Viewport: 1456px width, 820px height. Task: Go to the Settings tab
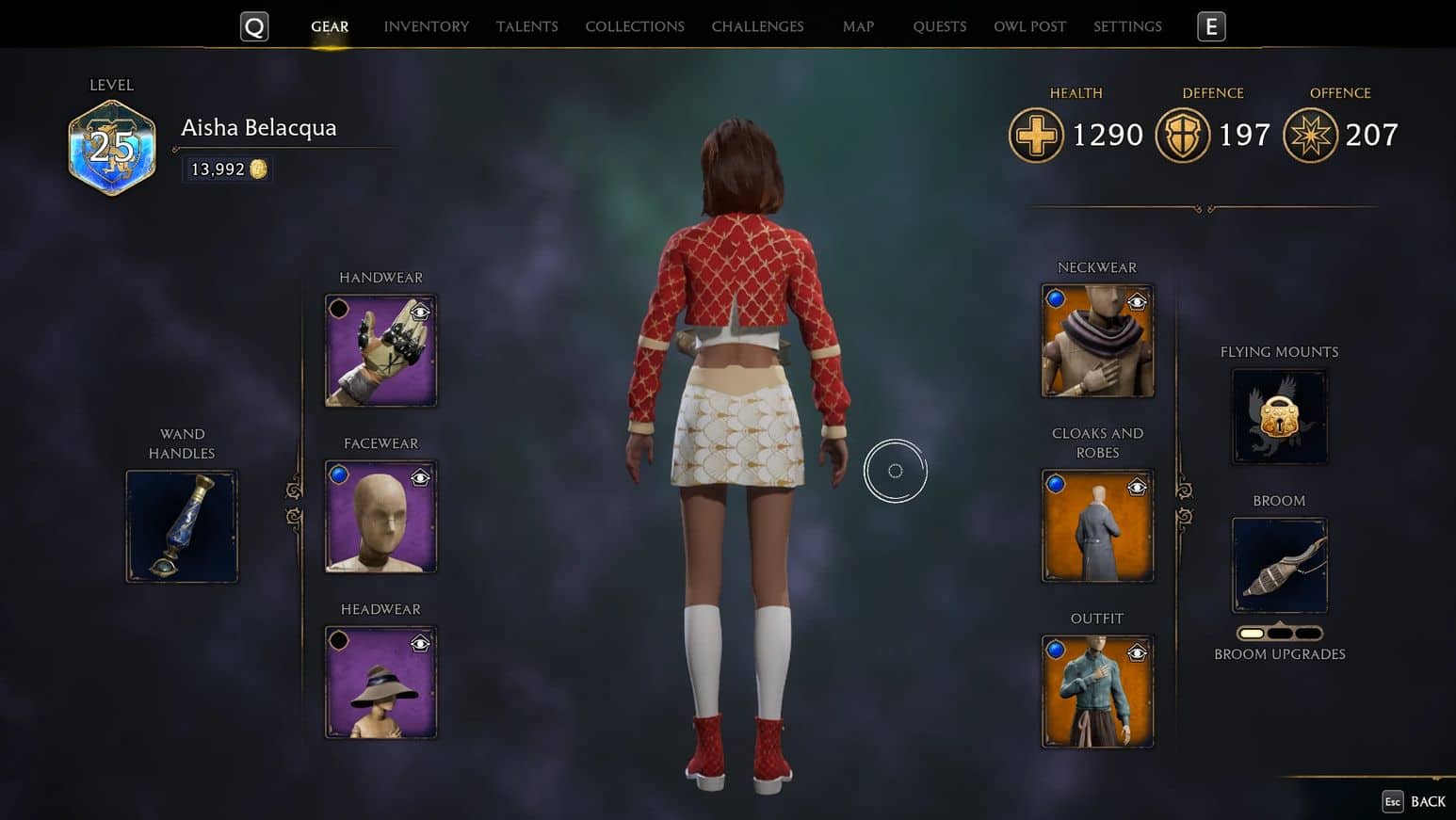tap(1127, 26)
